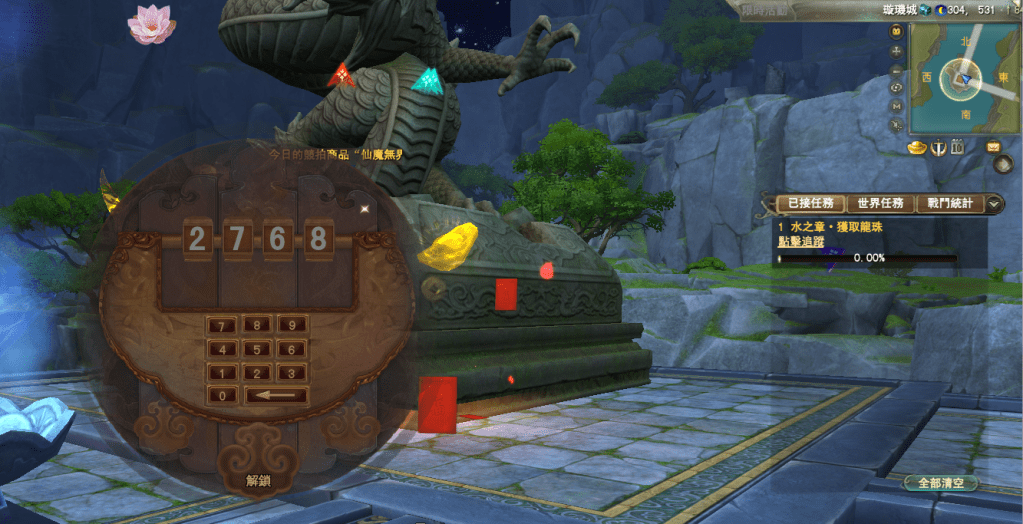Open the 世界任務 world quests tab
This screenshot has width=1023, height=524.
coord(880,203)
